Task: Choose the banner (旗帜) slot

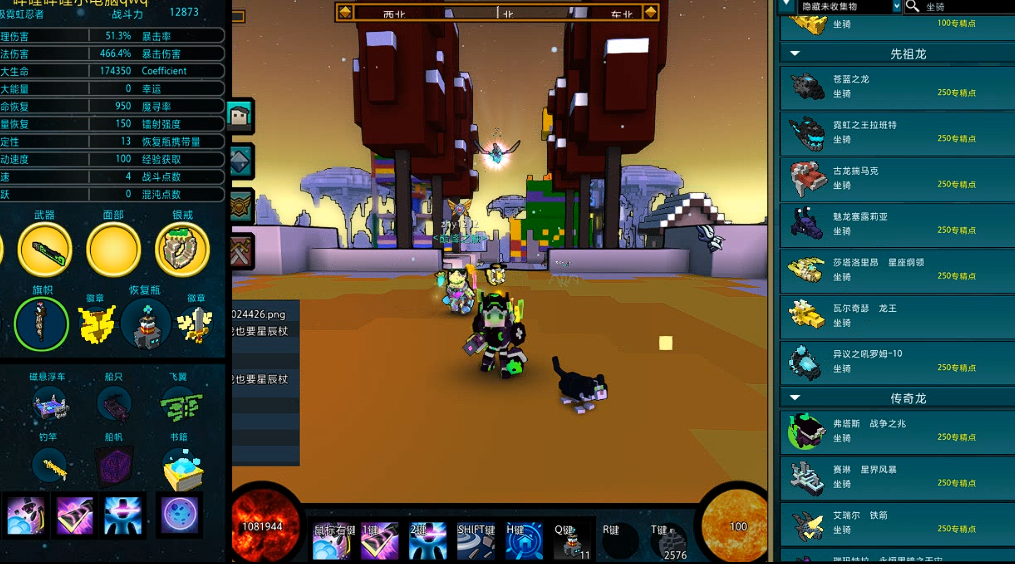Action: point(42,324)
